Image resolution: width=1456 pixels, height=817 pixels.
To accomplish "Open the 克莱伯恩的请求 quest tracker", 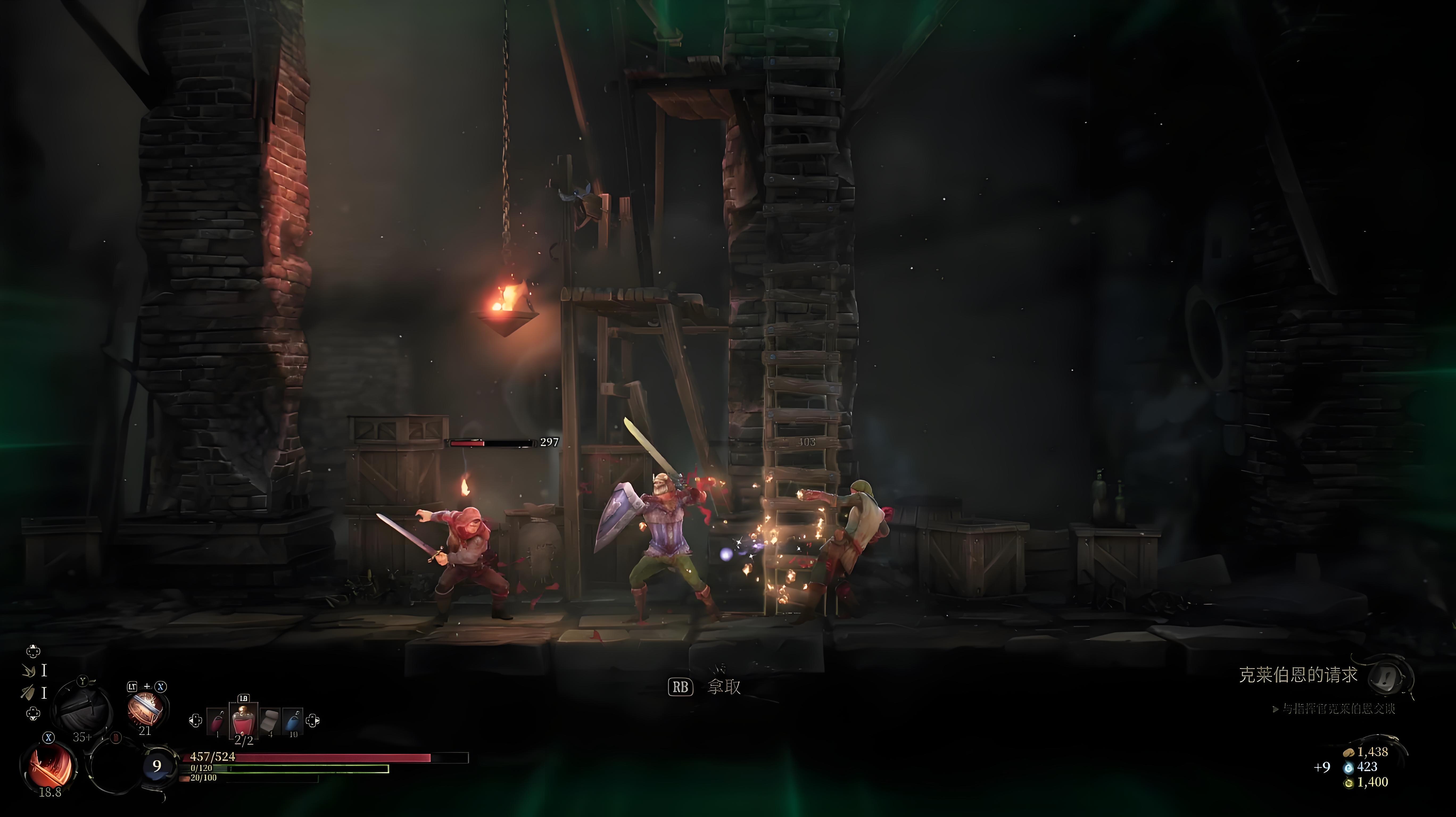I will pyautogui.click(x=1298, y=675).
